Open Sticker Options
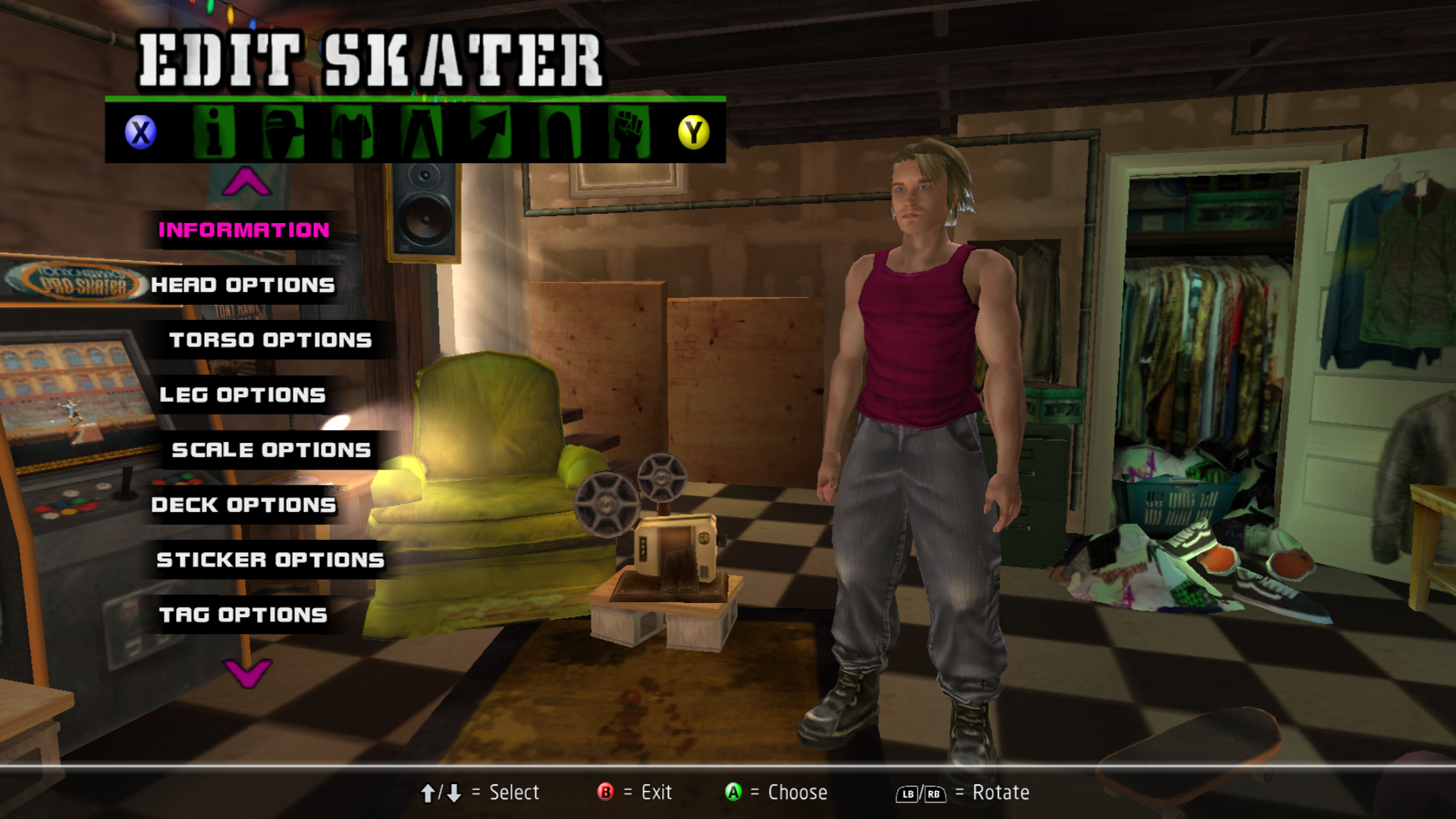Image resolution: width=1456 pixels, height=819 pixels. 270,560
